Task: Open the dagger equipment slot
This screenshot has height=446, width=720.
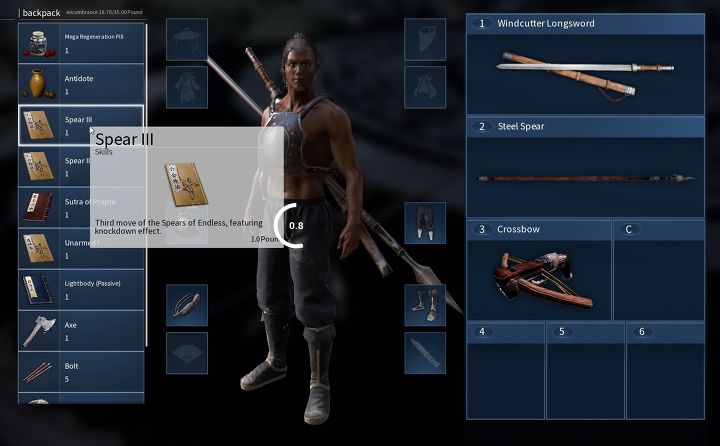Action: pyautogui.click(x=425, y=352)
